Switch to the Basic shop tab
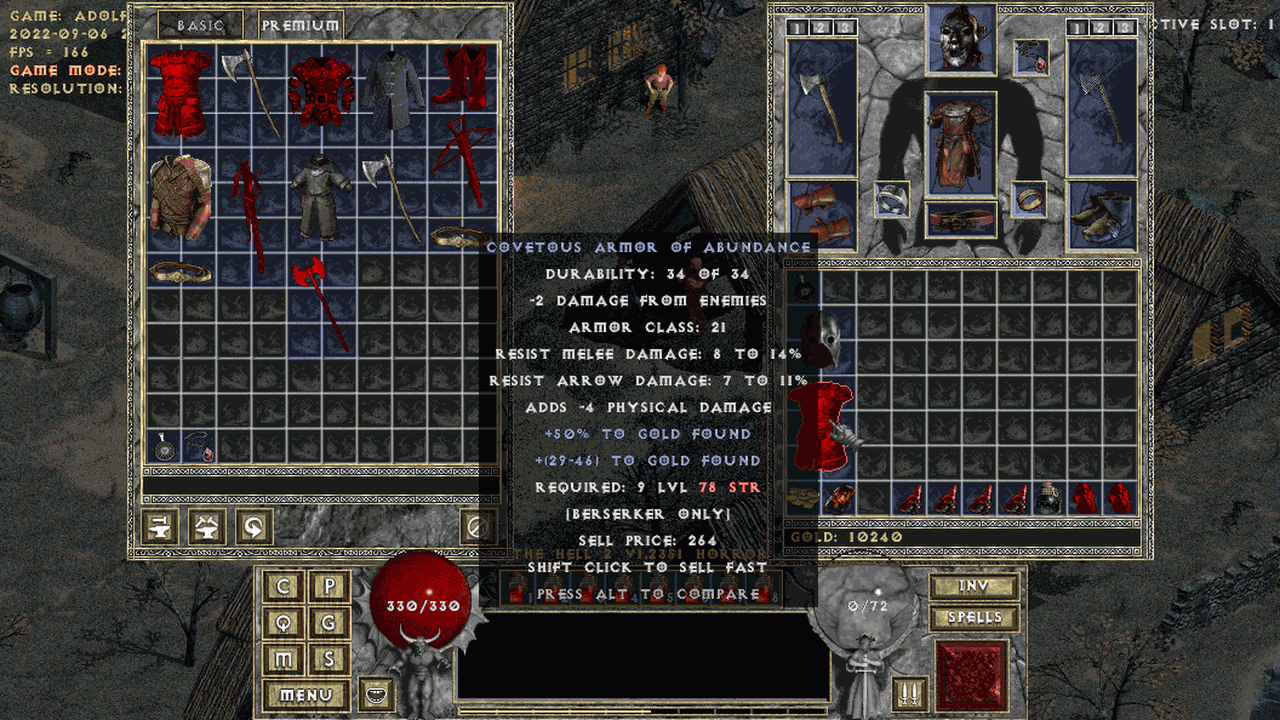 pyautogui.click(x=201, y=25)
